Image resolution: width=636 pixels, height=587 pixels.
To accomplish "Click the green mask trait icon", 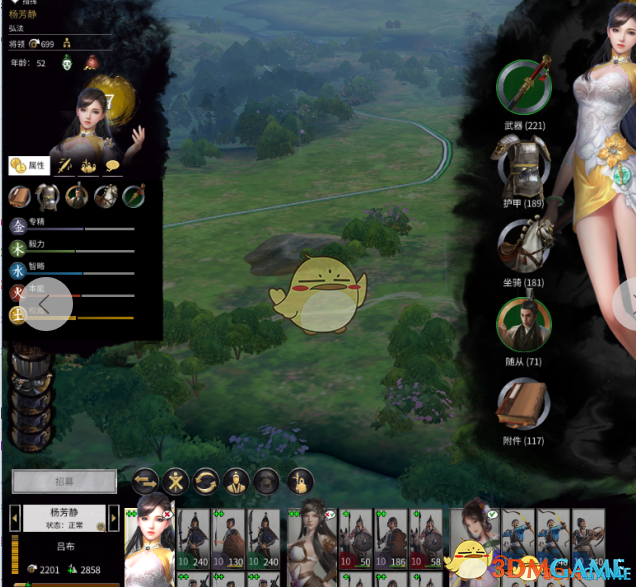I will coord(68,64).
